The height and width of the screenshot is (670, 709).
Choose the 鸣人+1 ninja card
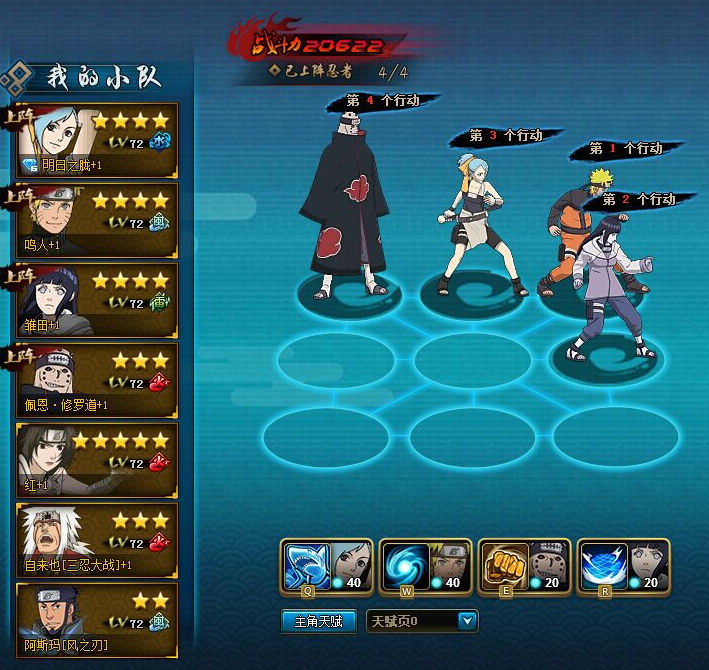click(97, 219)
